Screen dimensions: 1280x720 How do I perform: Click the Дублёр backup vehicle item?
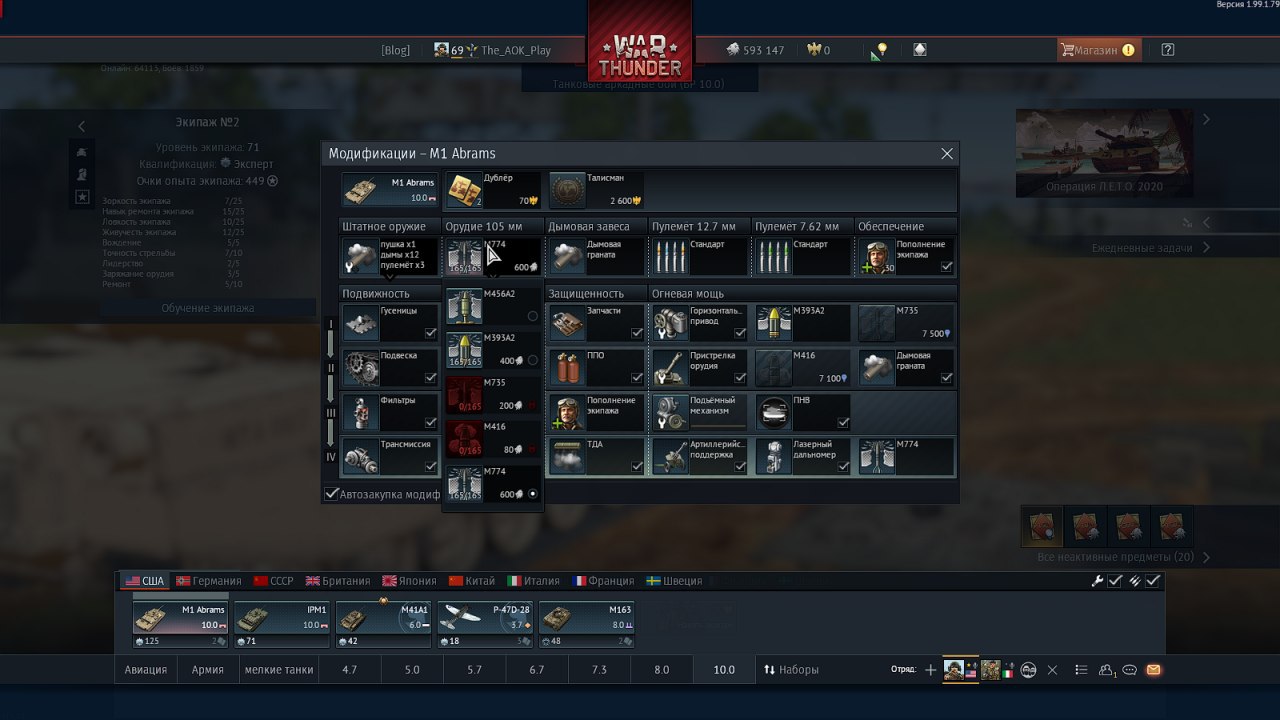point(492,190)
